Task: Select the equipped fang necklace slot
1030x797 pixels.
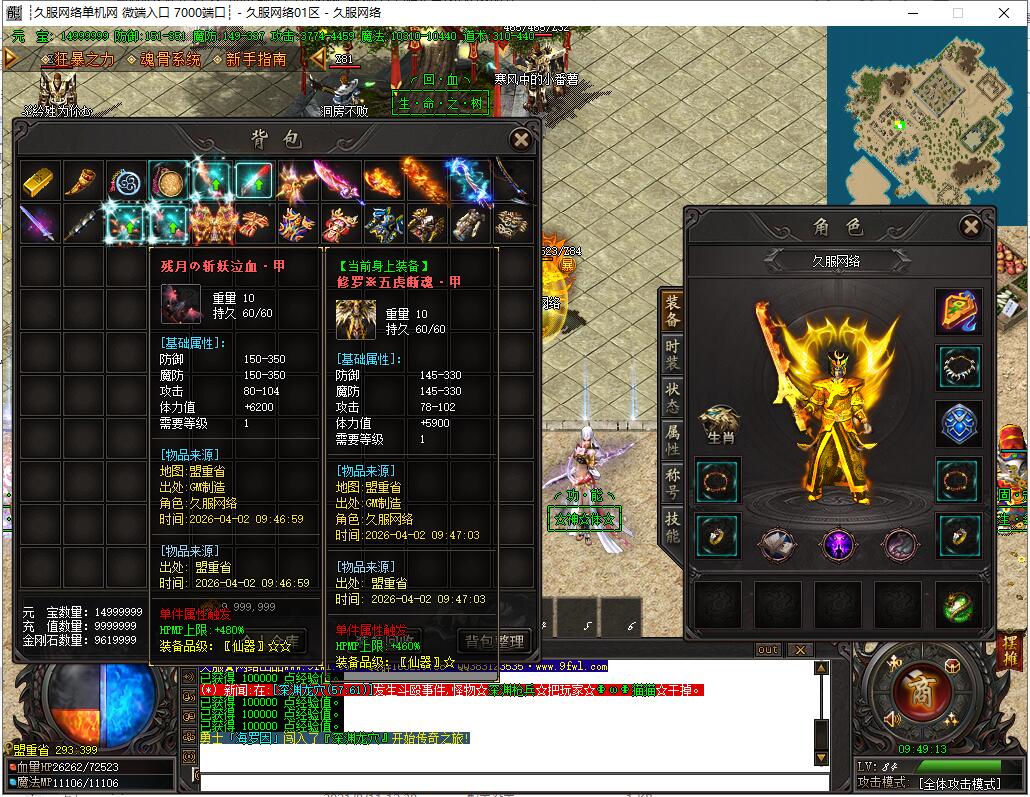Action: pyautogui.click(x=960, y=367)
